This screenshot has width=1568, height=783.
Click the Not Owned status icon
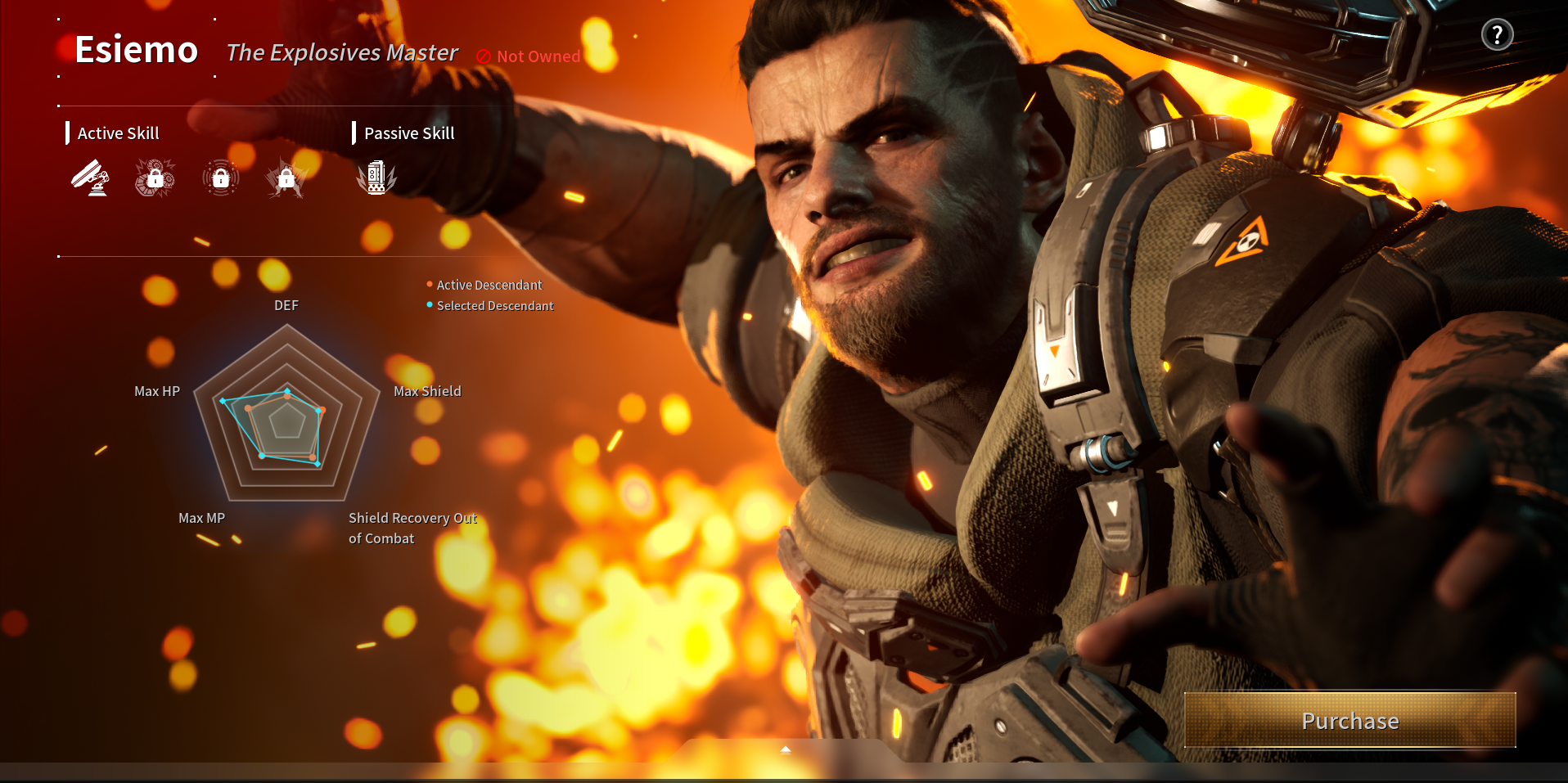[x=484, y=56]
